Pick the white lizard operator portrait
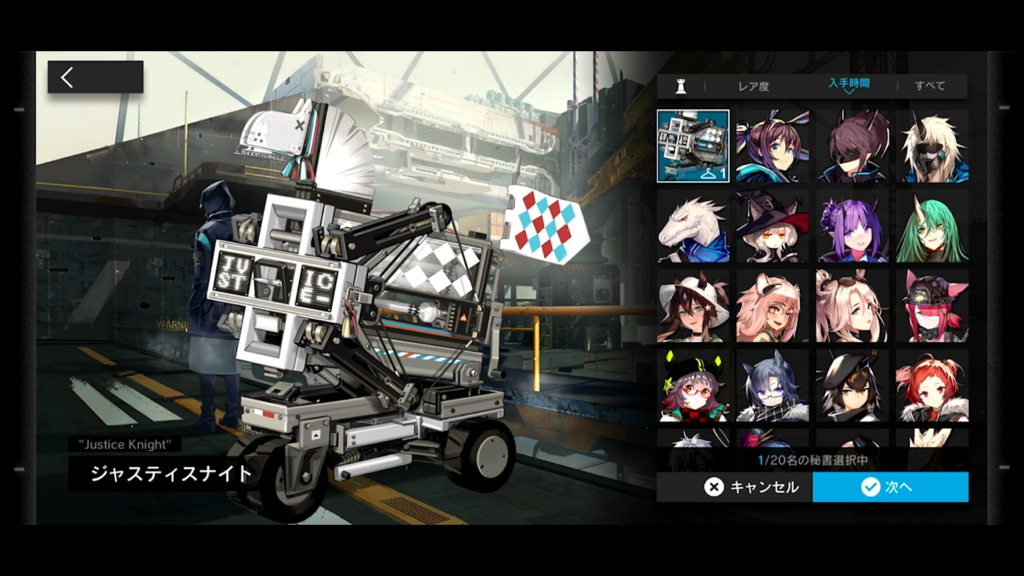The height and width of the screenshot is (576, 1024). tap(693, 226)
